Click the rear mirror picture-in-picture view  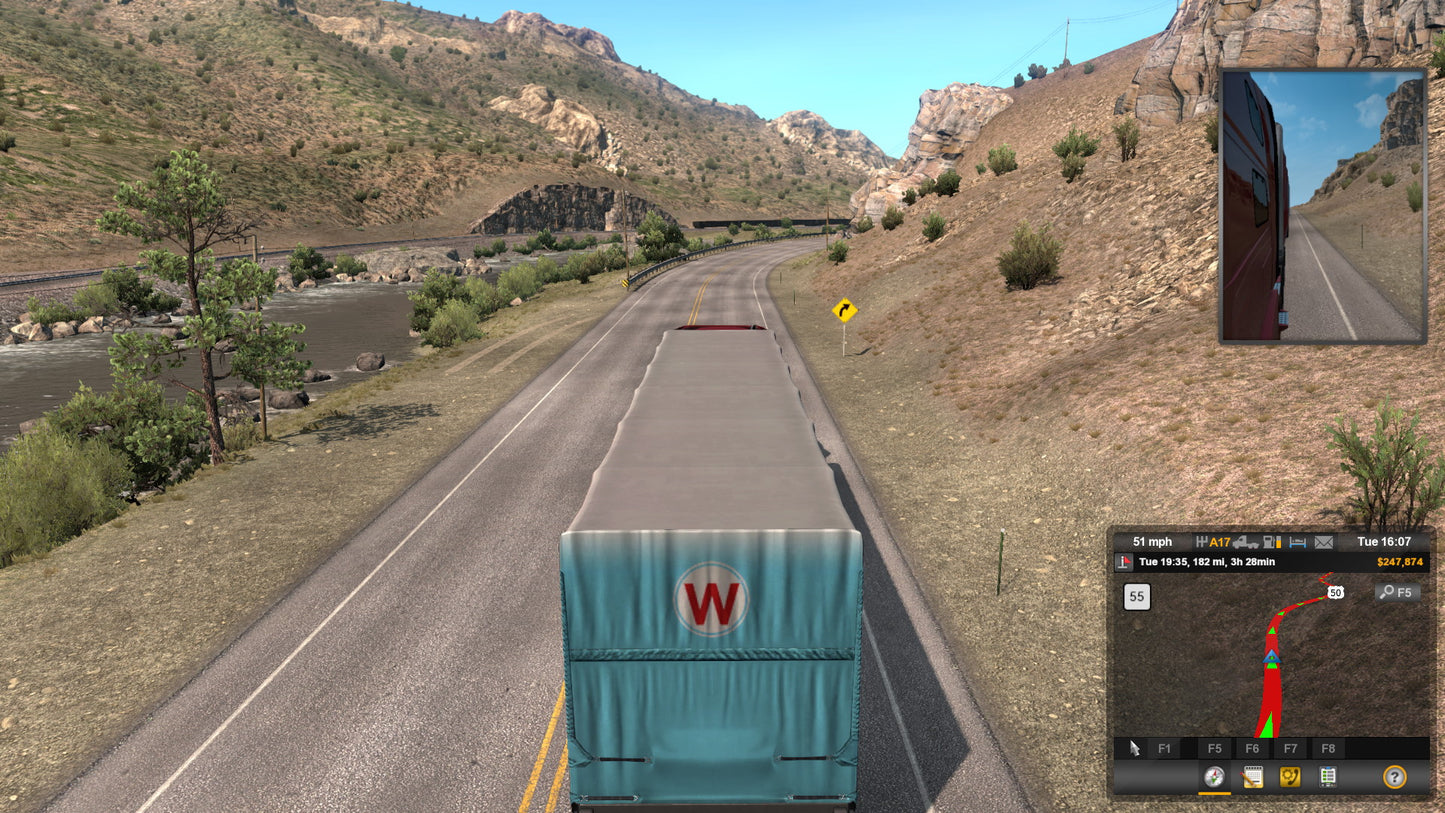click(x=1320, y=205)
